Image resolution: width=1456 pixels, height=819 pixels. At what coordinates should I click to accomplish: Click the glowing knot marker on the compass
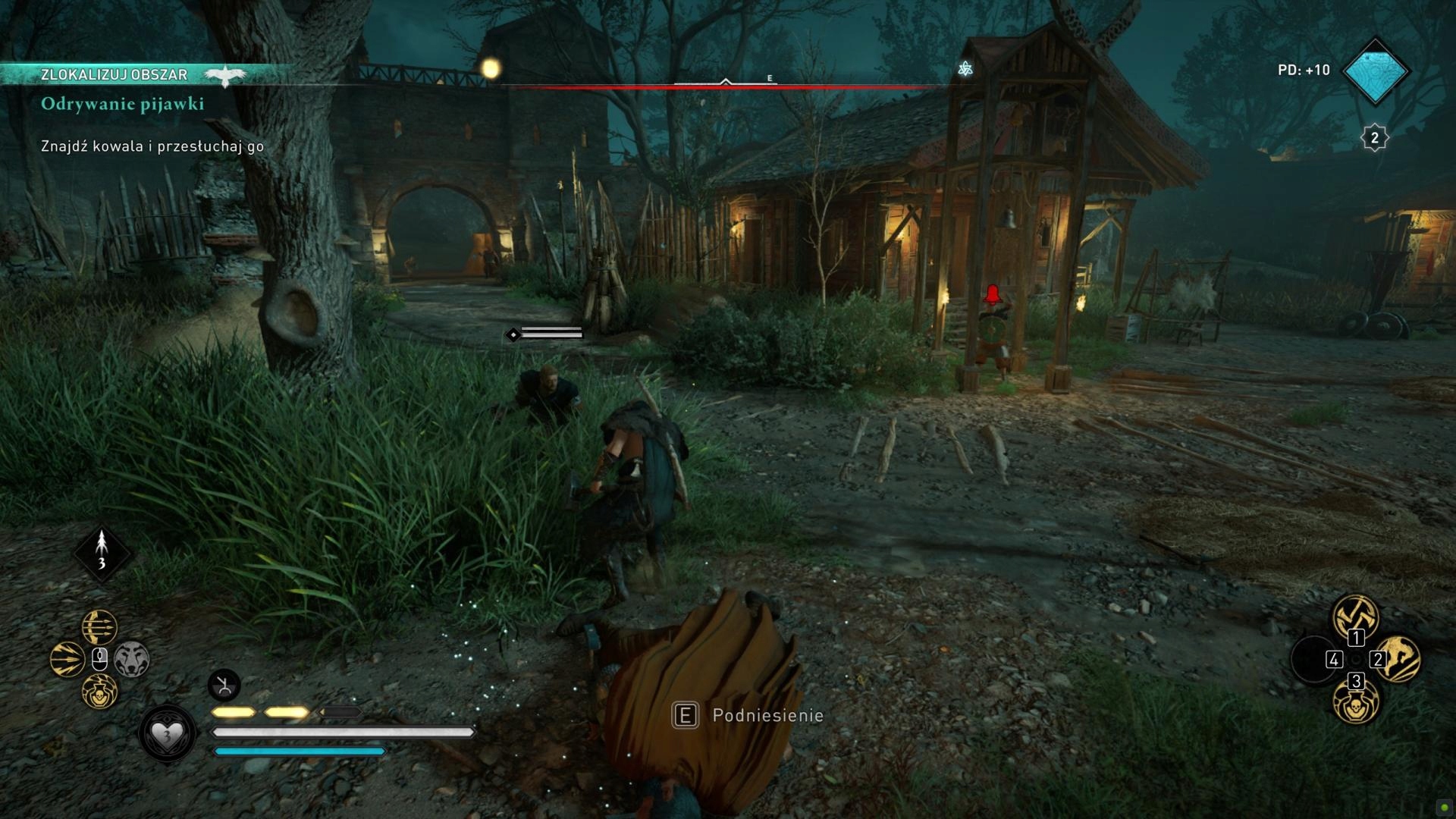[x=965, y=69]
